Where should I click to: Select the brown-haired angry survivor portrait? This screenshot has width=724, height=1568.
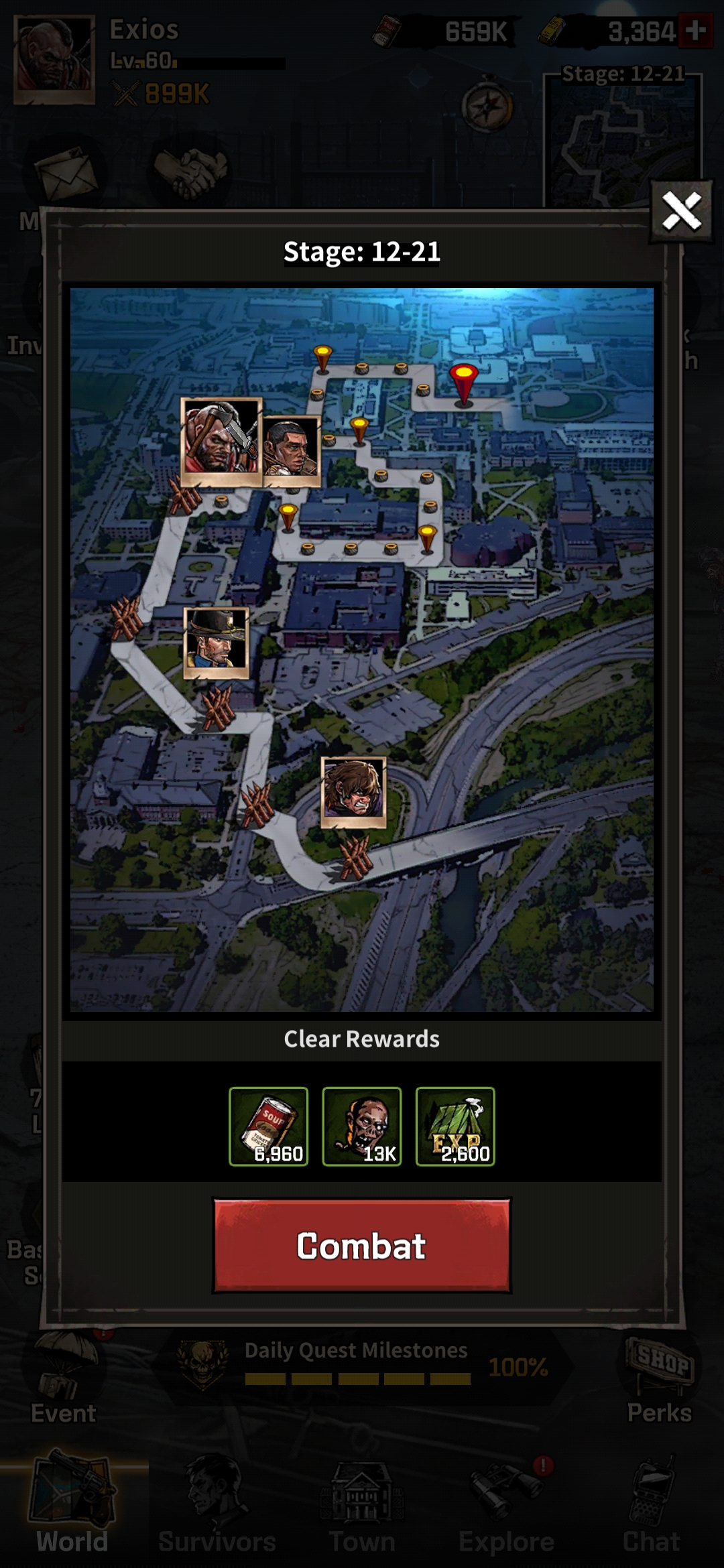[x=353, y=791]
